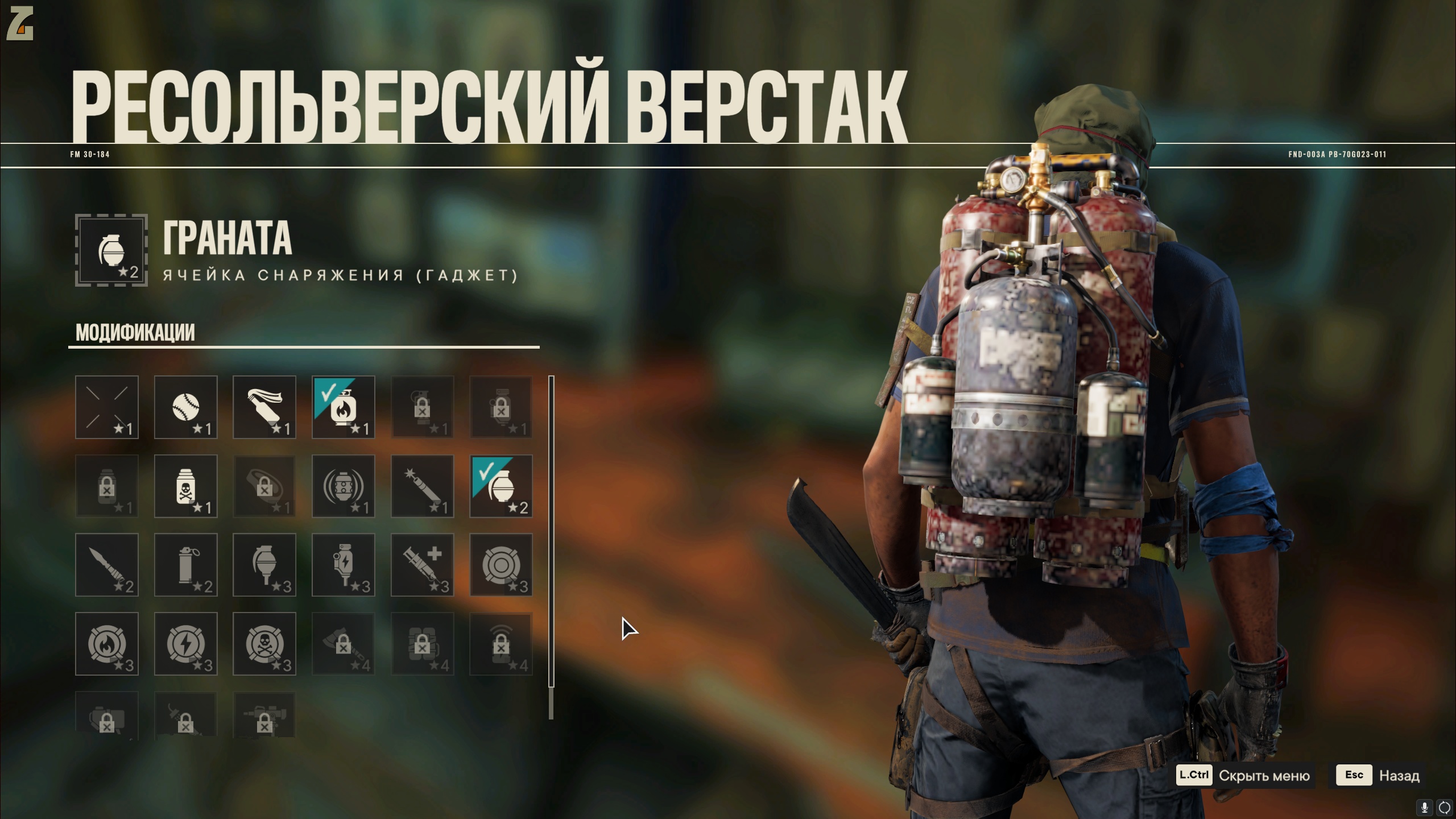Pick the lightning-bolt EMP mine
1456x819 pixels.
[185, 644]
